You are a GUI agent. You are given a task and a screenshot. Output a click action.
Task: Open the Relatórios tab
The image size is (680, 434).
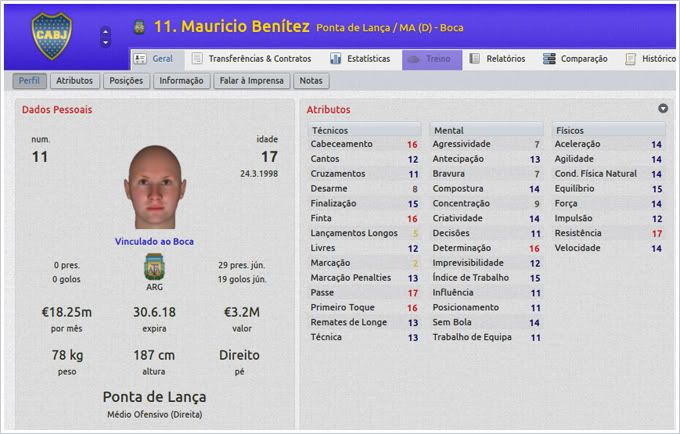click(498, 59)
